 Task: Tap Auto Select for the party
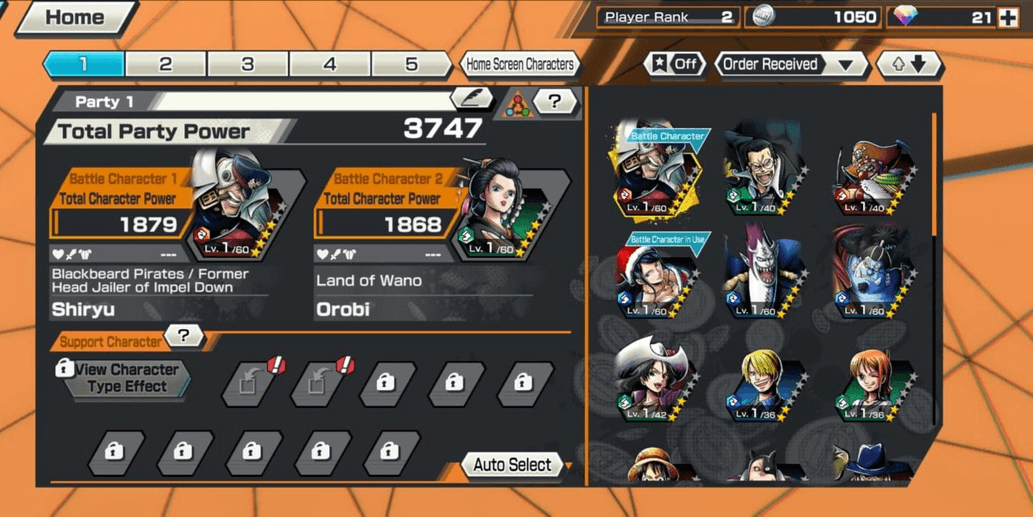click(x=513, y=465)
